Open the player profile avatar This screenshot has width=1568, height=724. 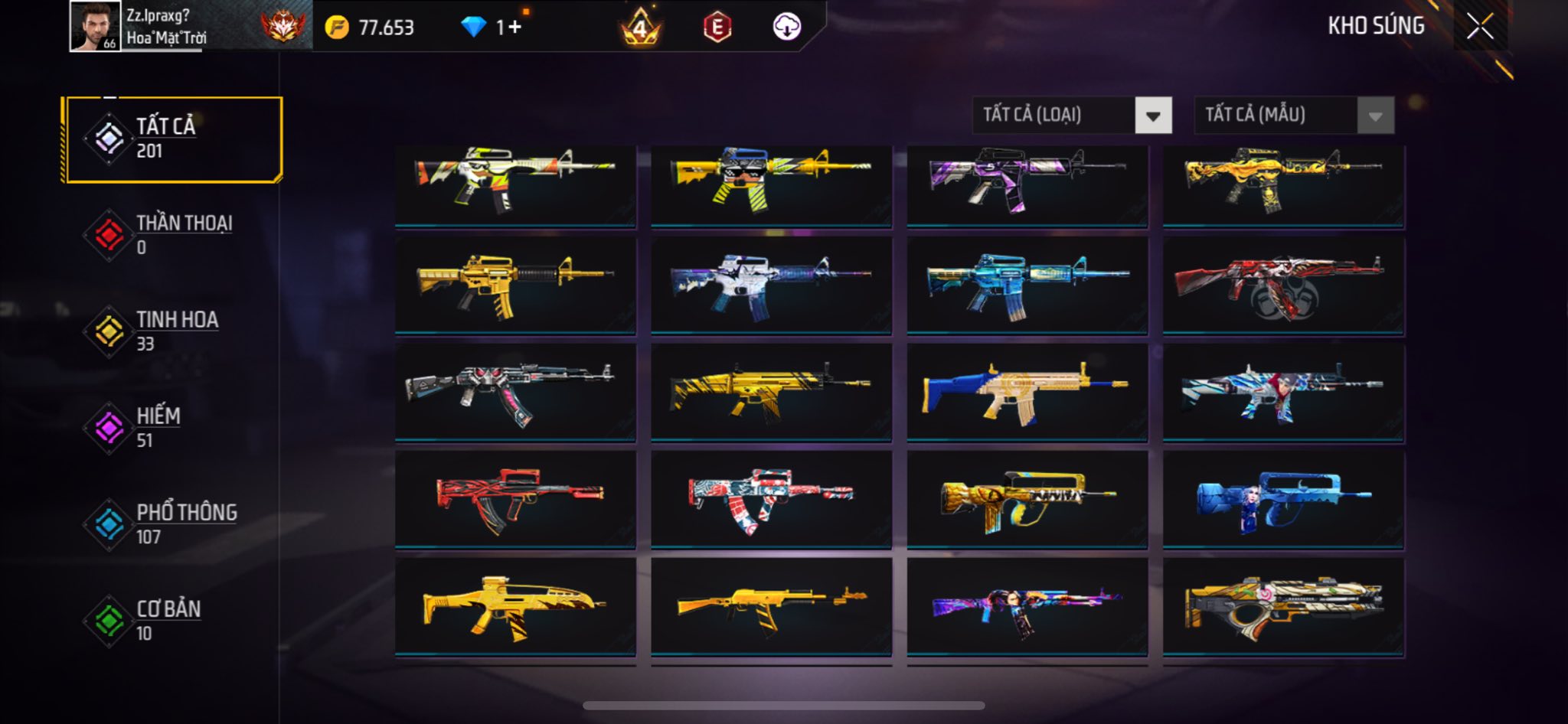95,27
